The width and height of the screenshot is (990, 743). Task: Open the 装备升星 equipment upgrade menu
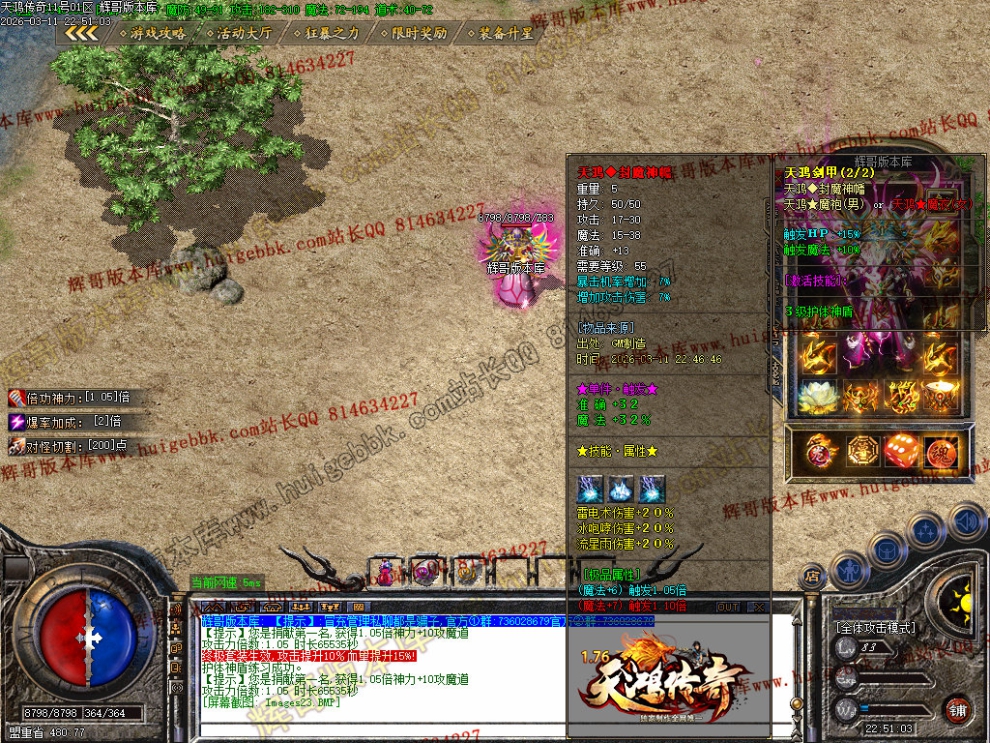pos(504,33)
